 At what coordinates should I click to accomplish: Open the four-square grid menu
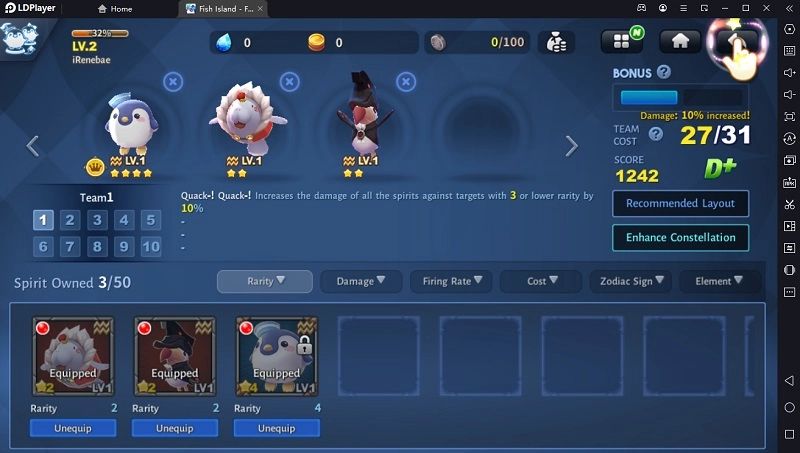[x=621, y=41]
